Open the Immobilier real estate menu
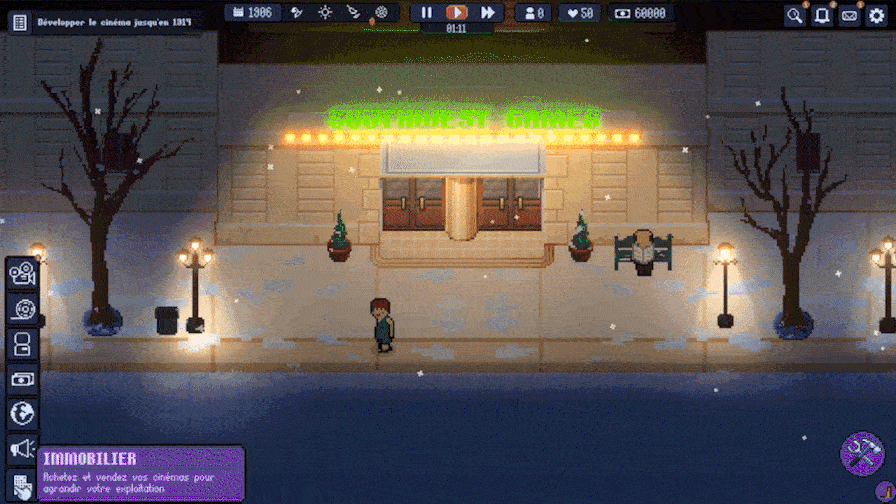 click(x=22, y=486)
